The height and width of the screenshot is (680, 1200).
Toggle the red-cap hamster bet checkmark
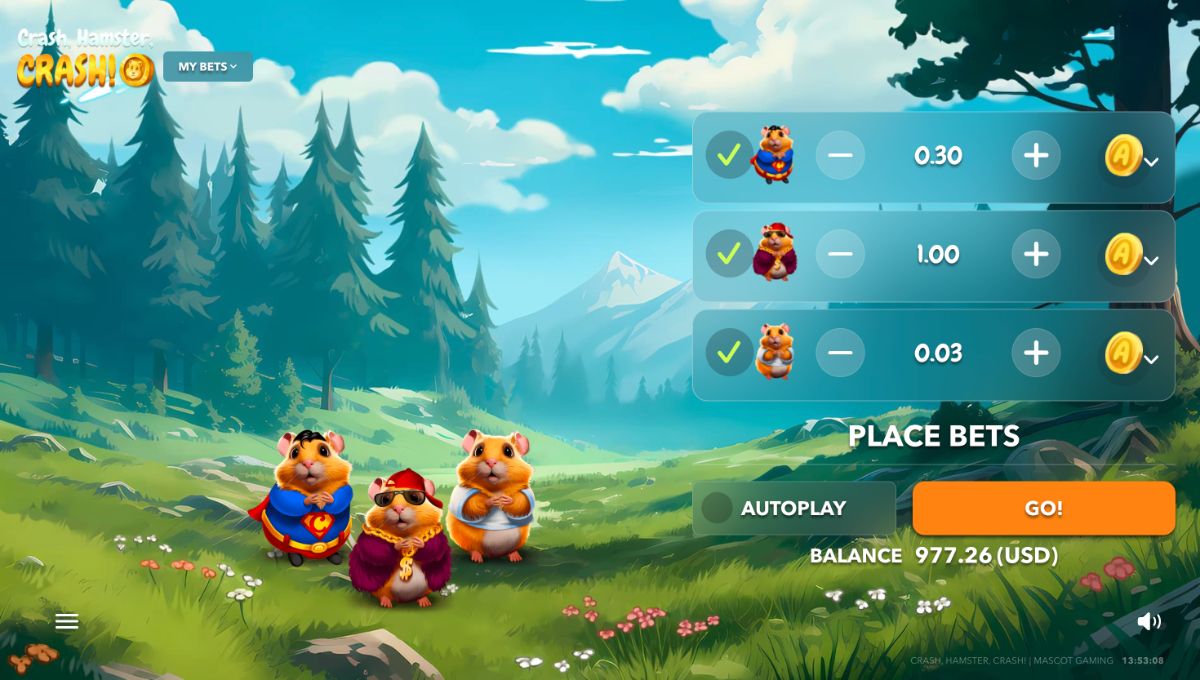(729, 254)
